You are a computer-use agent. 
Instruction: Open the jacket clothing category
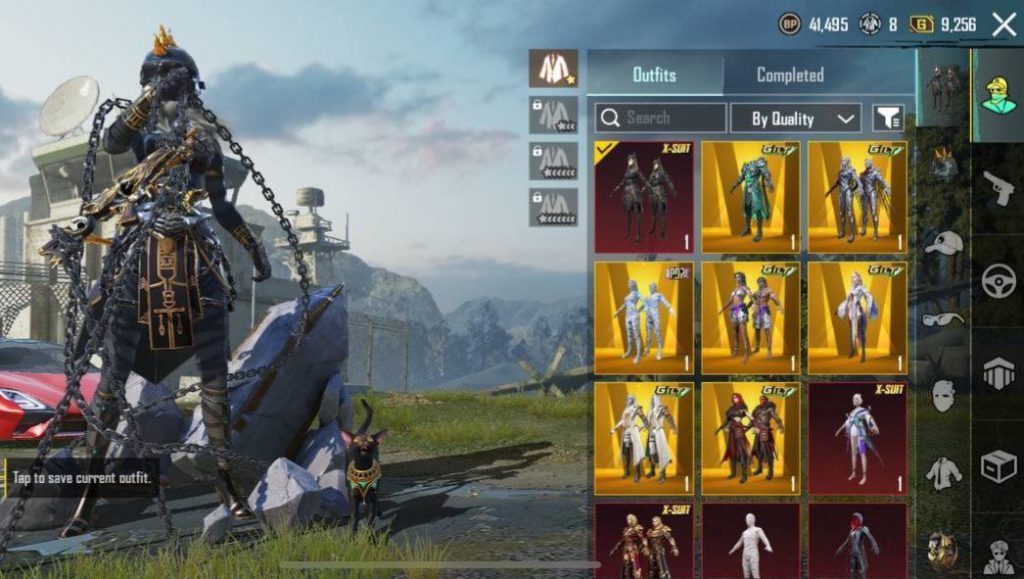tap(943, 473)
